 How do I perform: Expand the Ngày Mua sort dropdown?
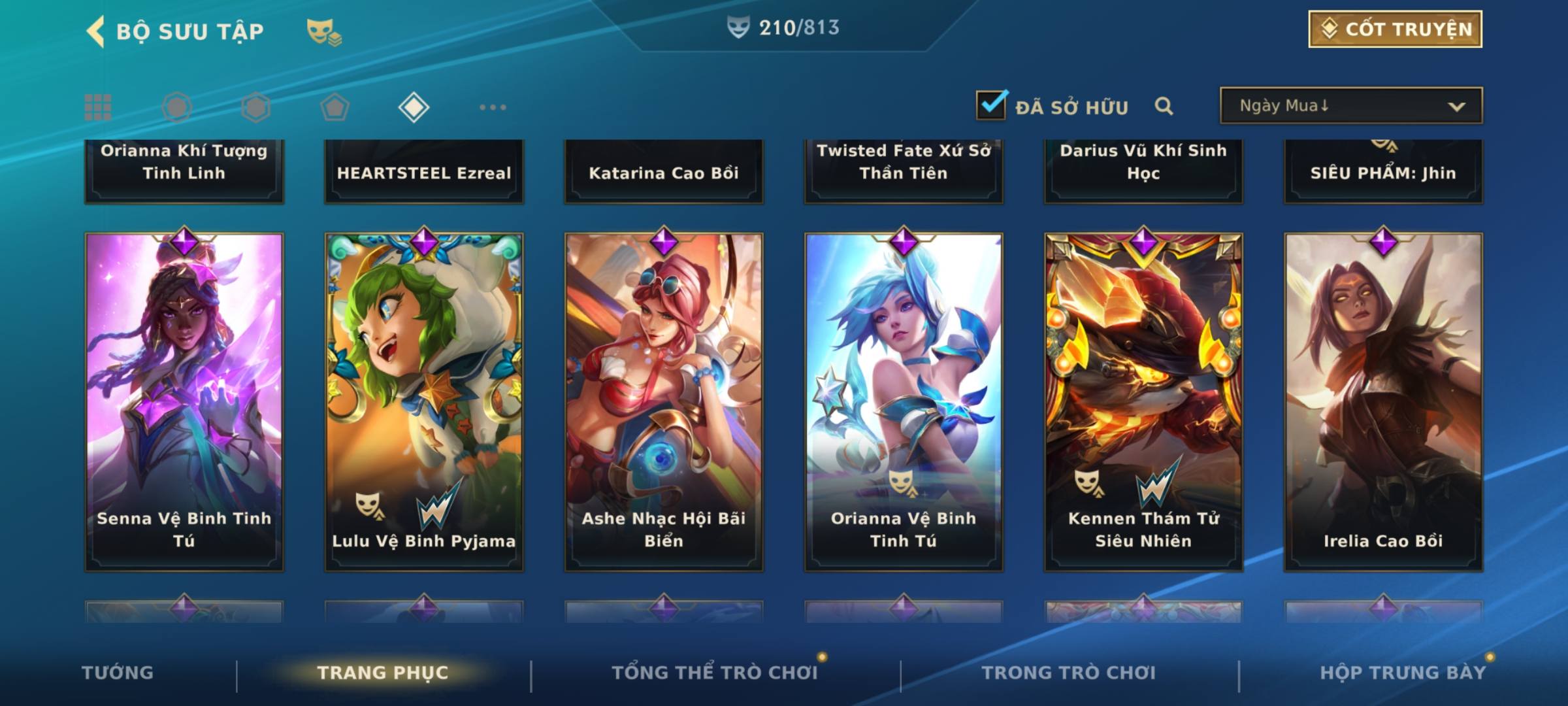coord(1351,106)
